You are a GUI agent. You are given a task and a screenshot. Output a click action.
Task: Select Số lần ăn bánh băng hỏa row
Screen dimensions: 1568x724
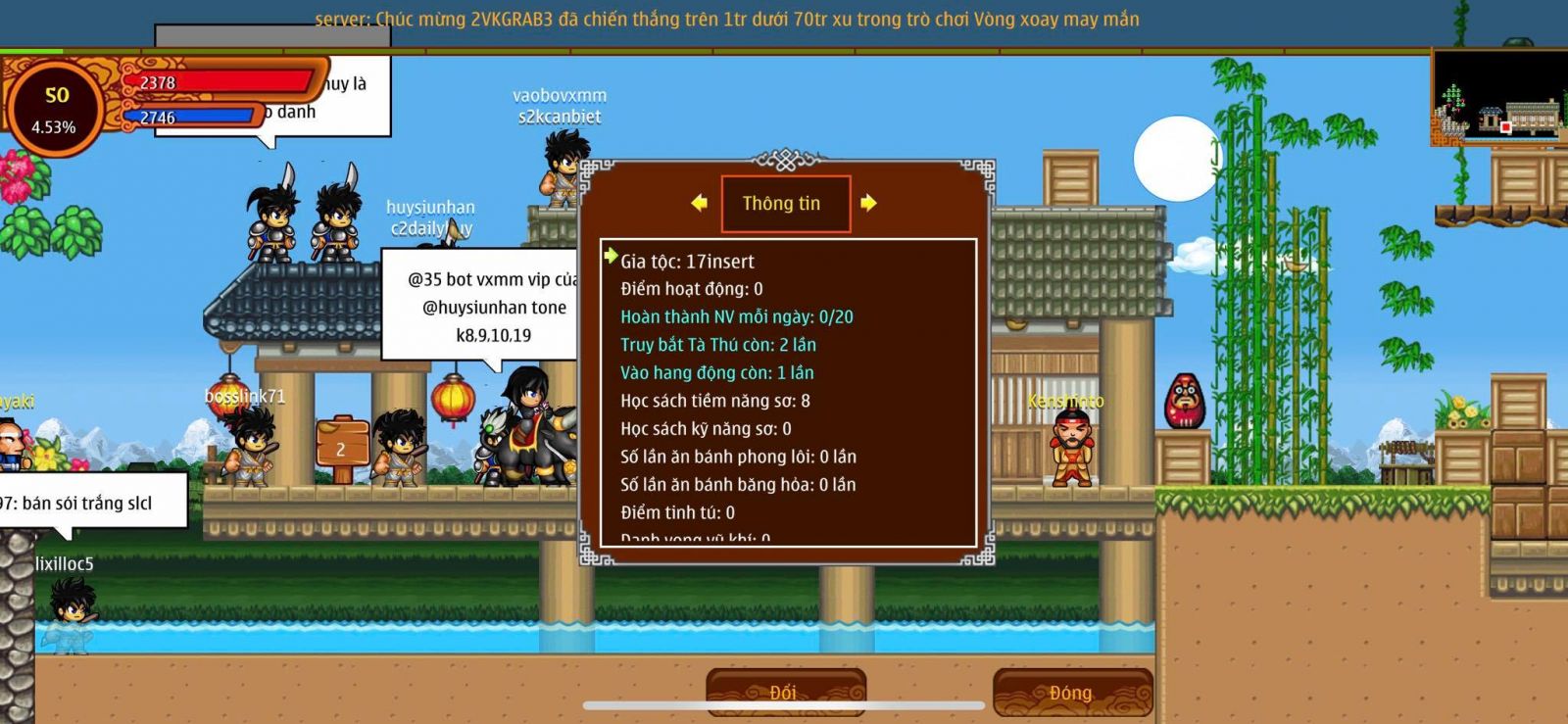click(738, 485)
